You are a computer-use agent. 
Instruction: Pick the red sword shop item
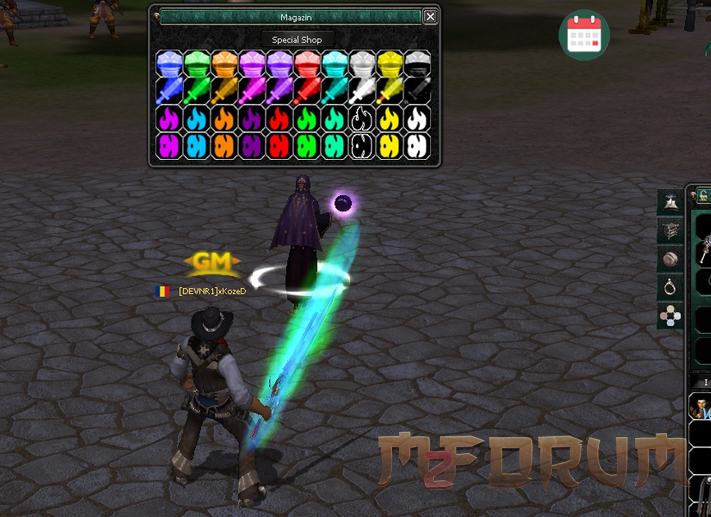pyautogui.click(x=307, y=92)
